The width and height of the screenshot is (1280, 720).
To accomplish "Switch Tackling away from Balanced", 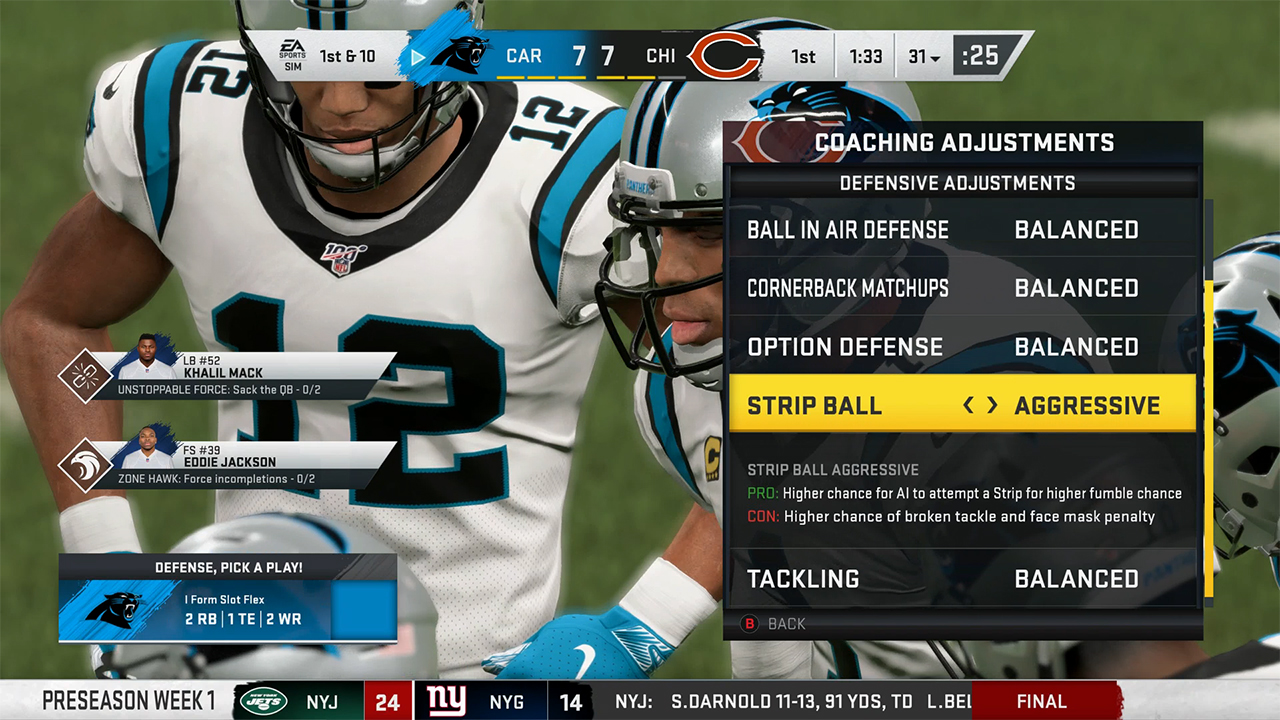I will [x=962, y=578].
